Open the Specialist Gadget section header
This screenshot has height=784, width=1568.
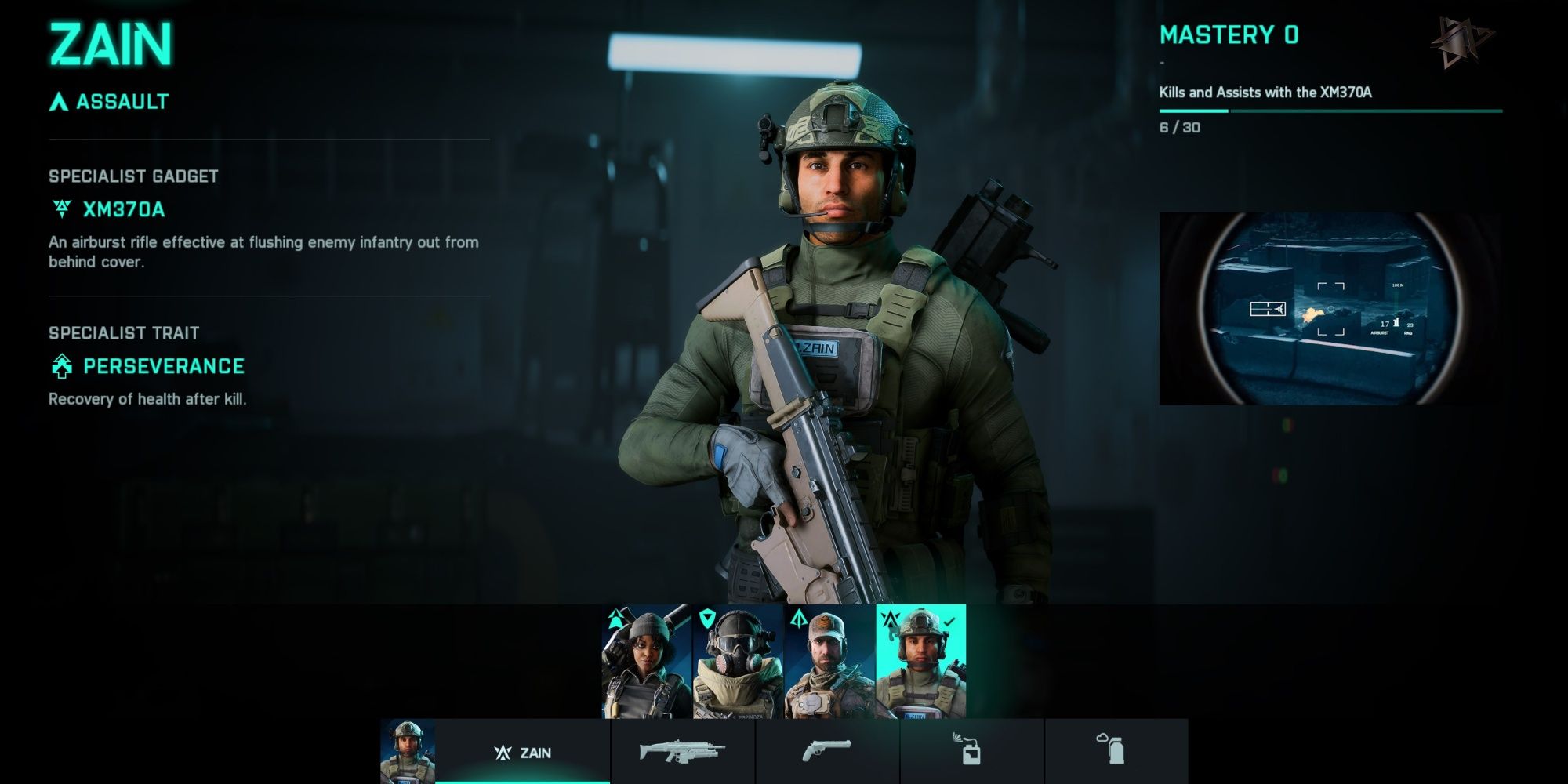click(133, 176)
